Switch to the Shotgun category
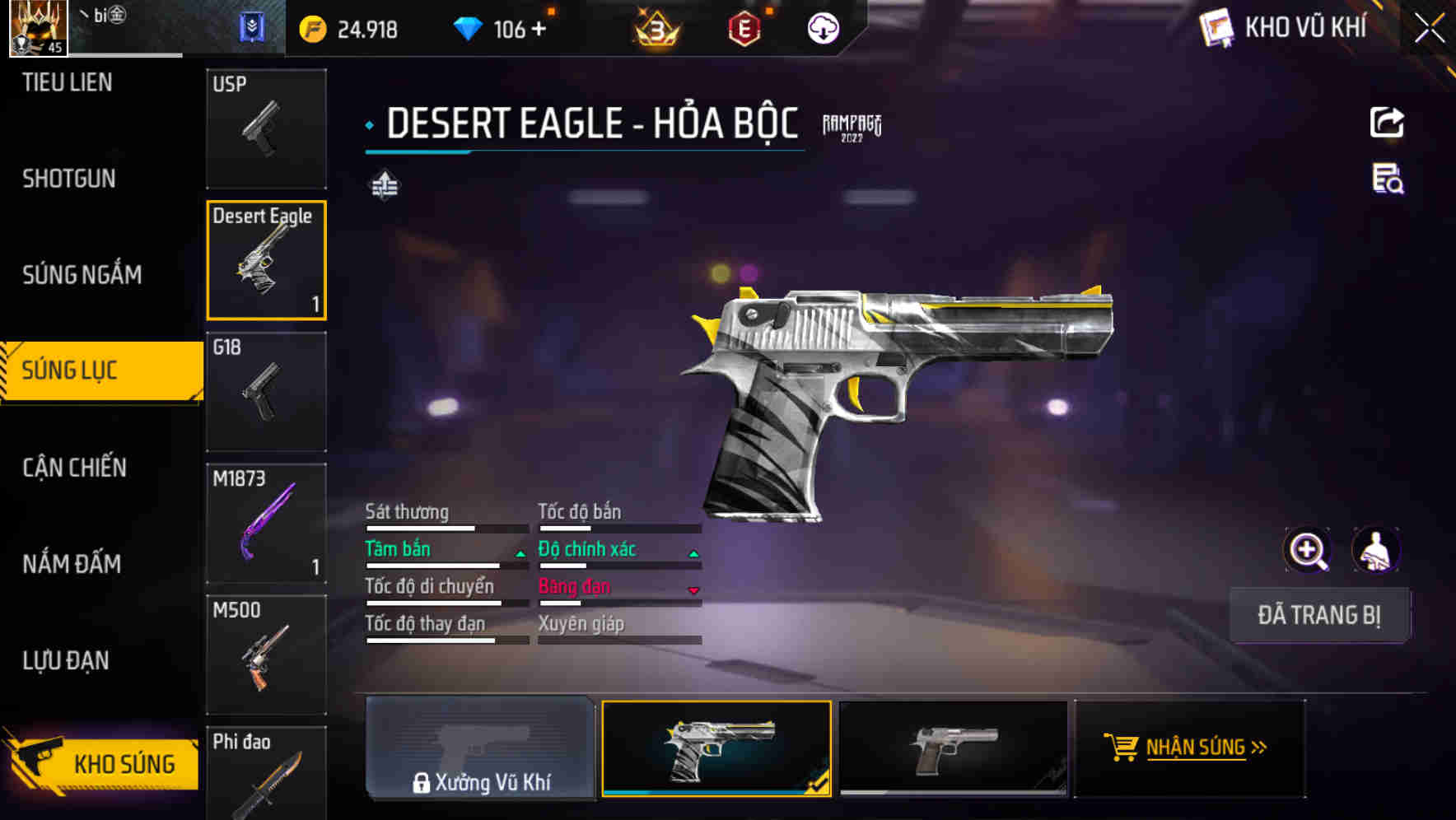Screen dimensions: 1456x820 point(69,179)
